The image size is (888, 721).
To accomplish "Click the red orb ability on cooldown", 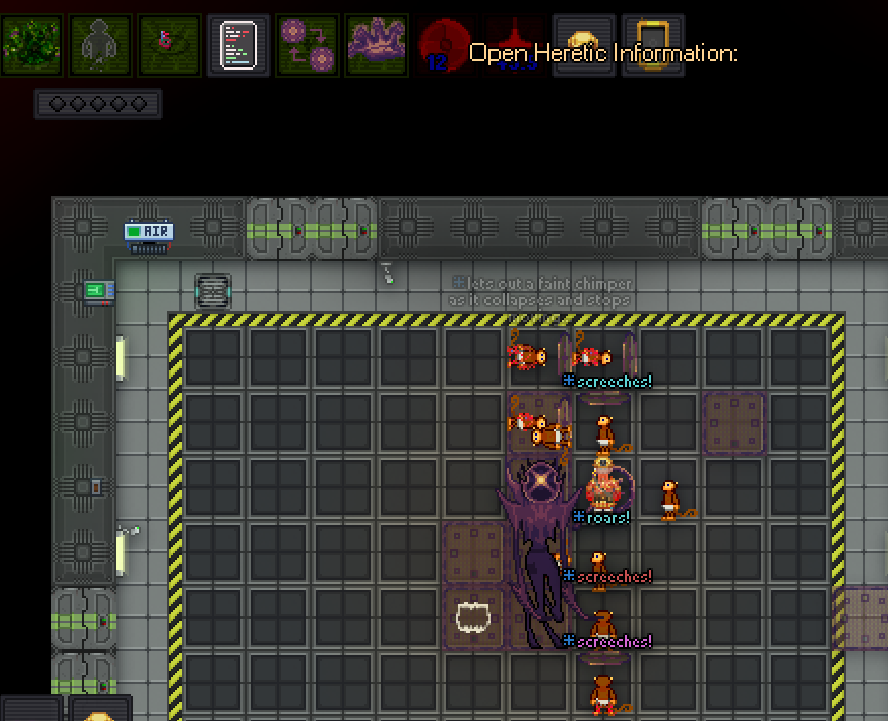I will (444, 45).
